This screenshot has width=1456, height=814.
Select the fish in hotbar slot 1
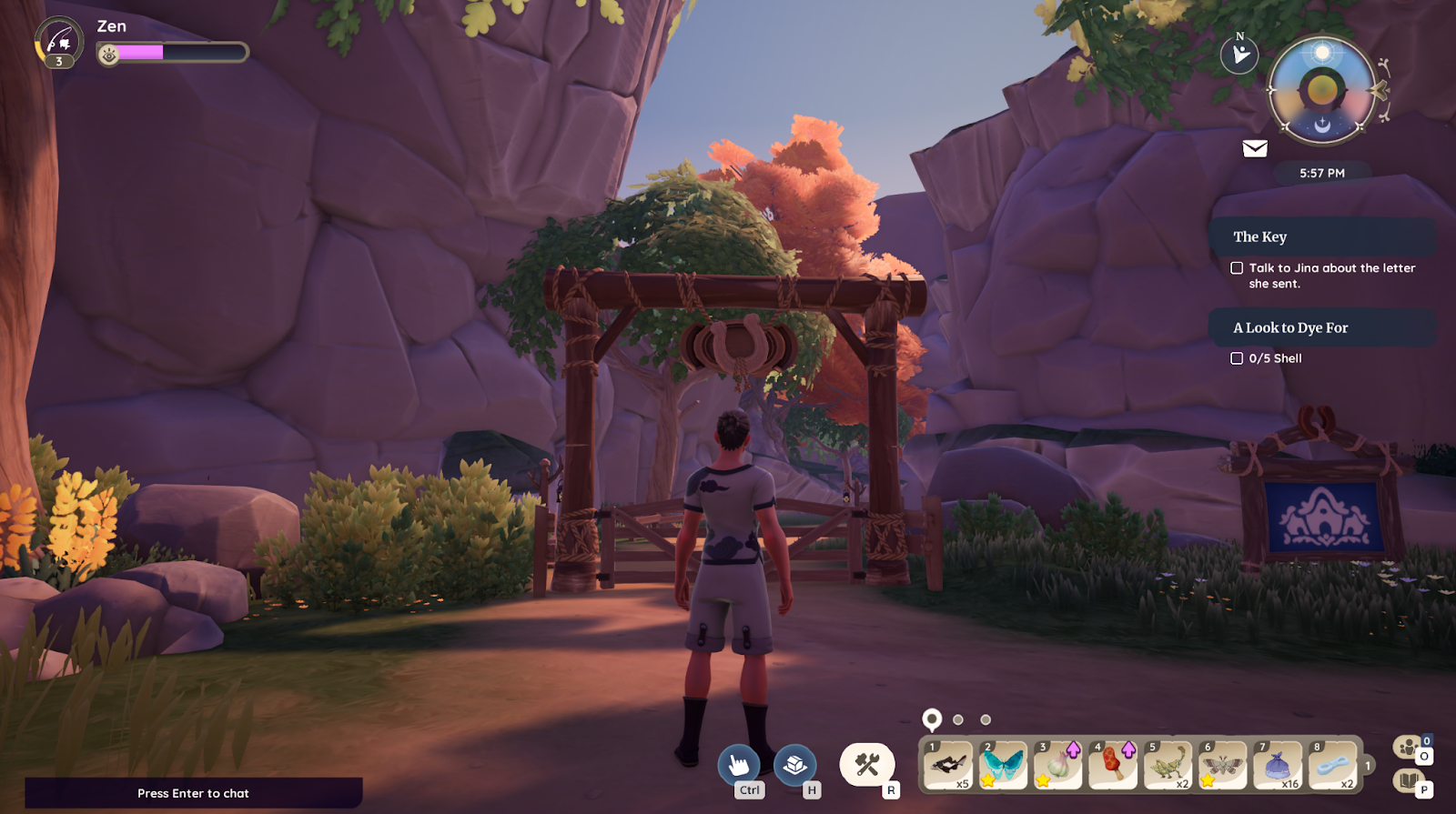pyautogui.click(x=947, y=765)
